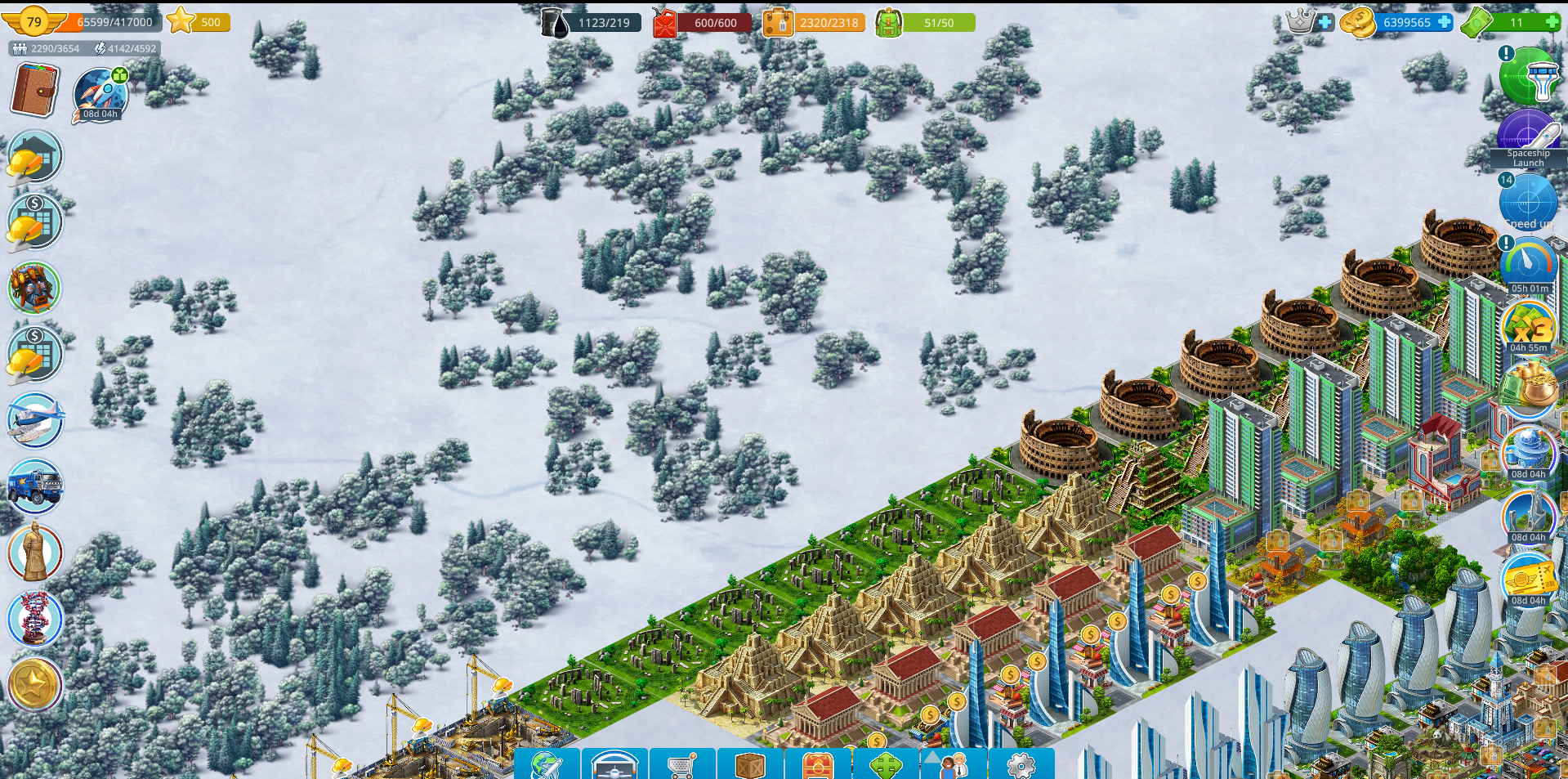1568x779 pixels.
Task: Open the x3 cash bonus offer
Action: tap(1528, 326)
